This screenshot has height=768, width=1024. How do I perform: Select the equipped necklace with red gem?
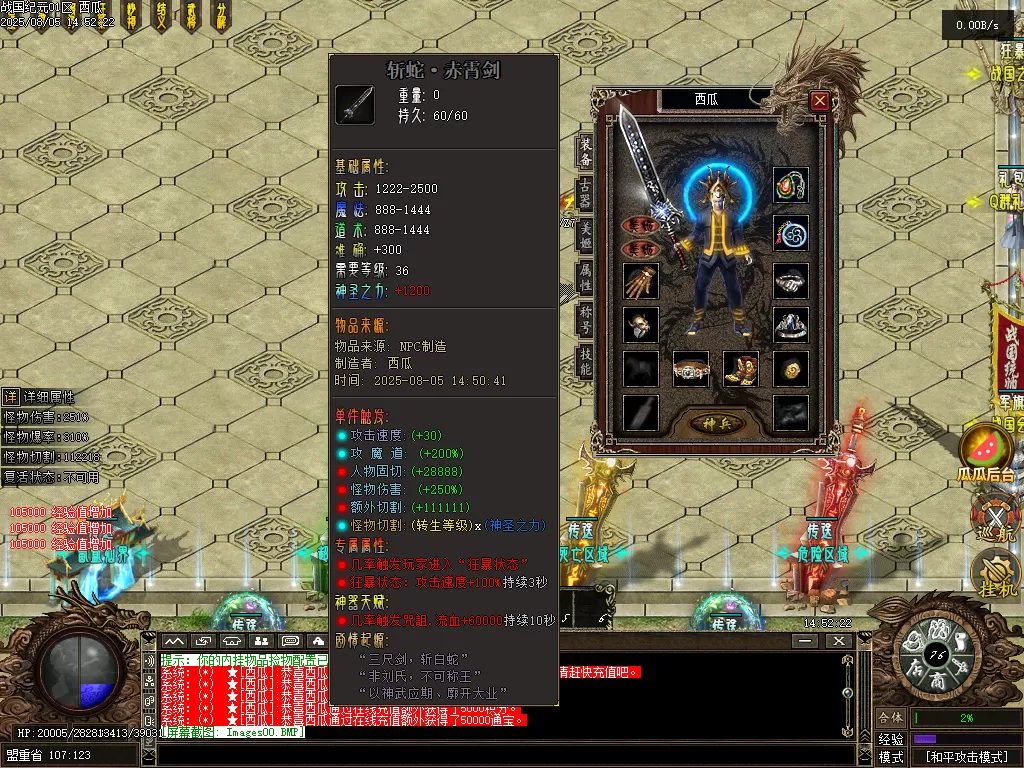[x=790, y=185]
